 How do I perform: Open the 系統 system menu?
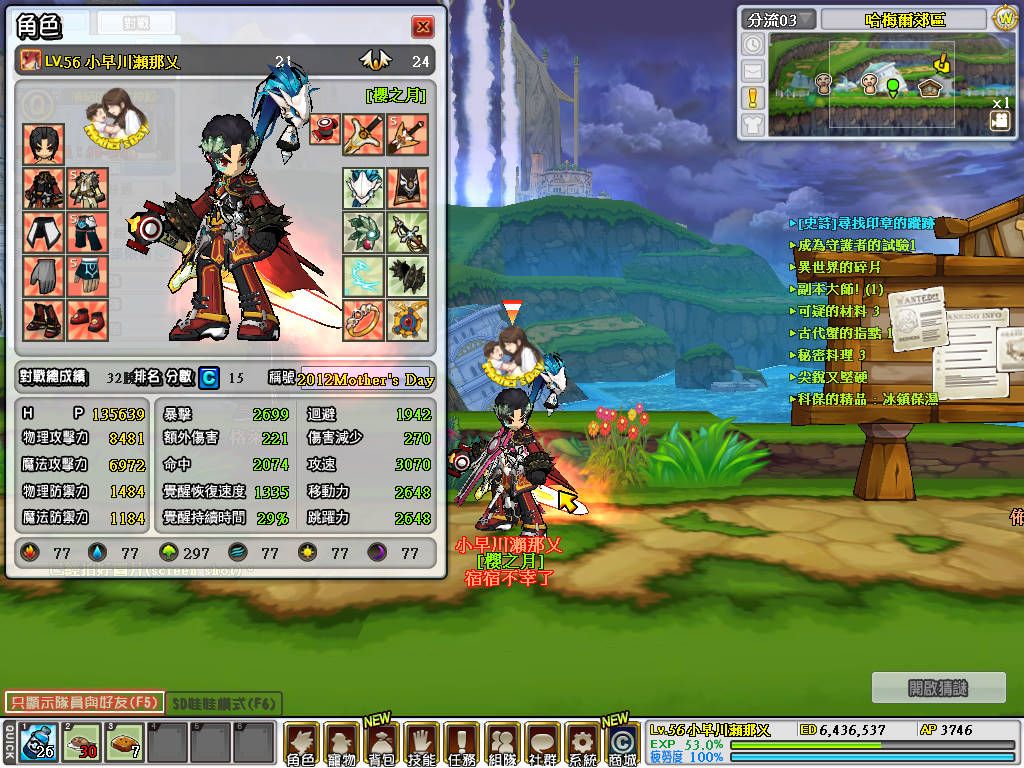pos(581,745)
